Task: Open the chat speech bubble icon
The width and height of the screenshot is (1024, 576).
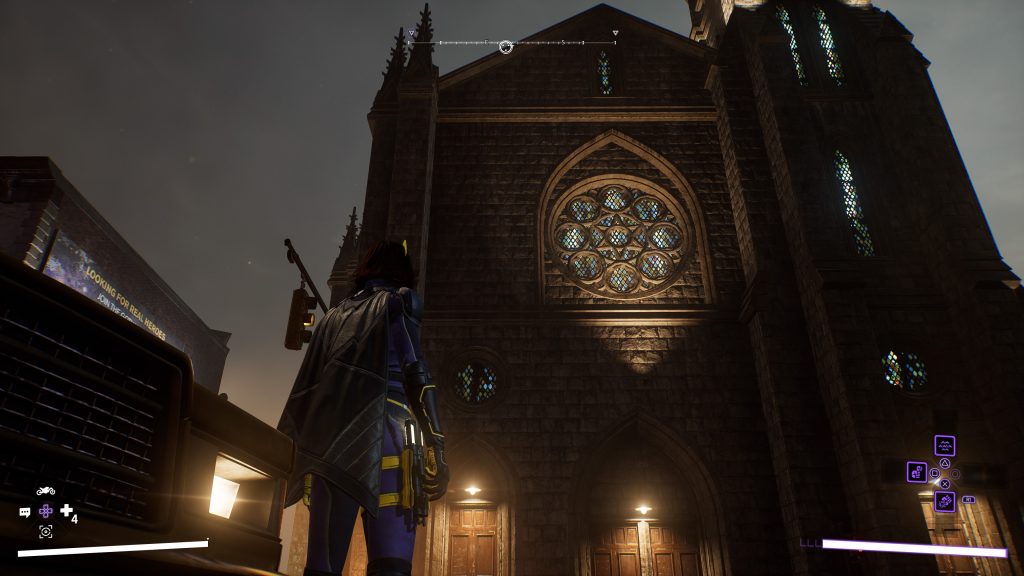Action: click(x=25, y=512)
